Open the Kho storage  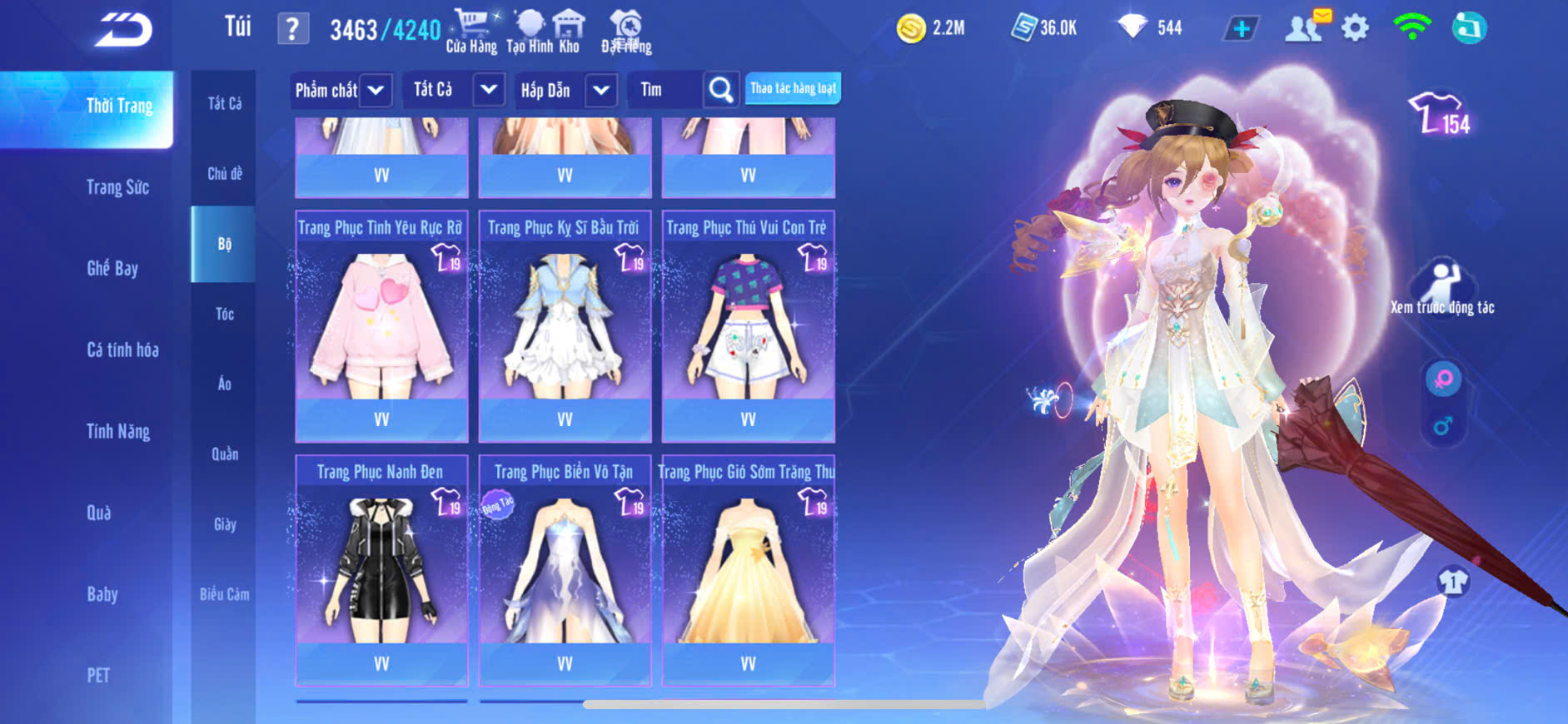569,32
